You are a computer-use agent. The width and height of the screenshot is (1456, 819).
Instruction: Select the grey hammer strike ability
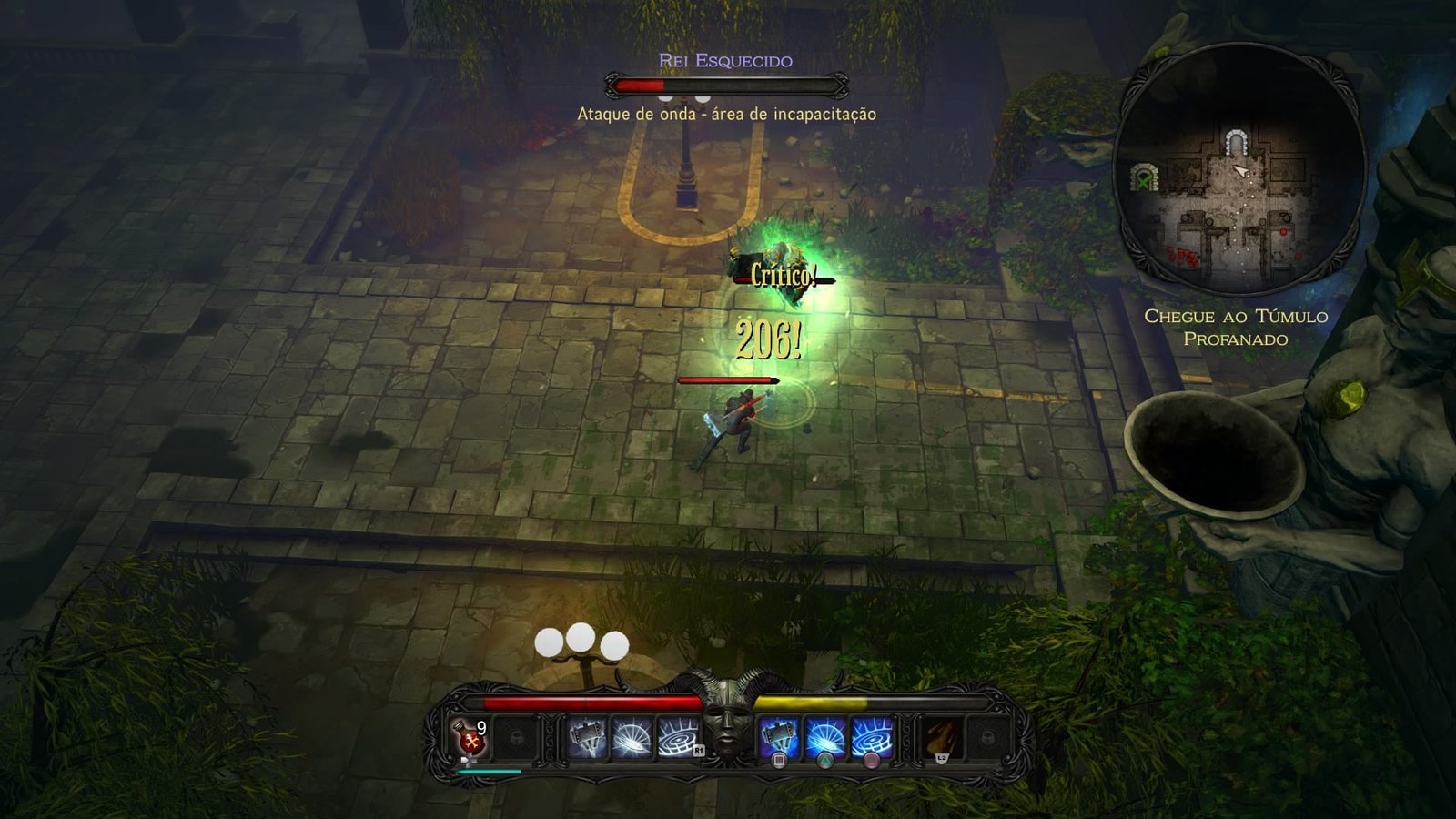click(x=586, y=737)
